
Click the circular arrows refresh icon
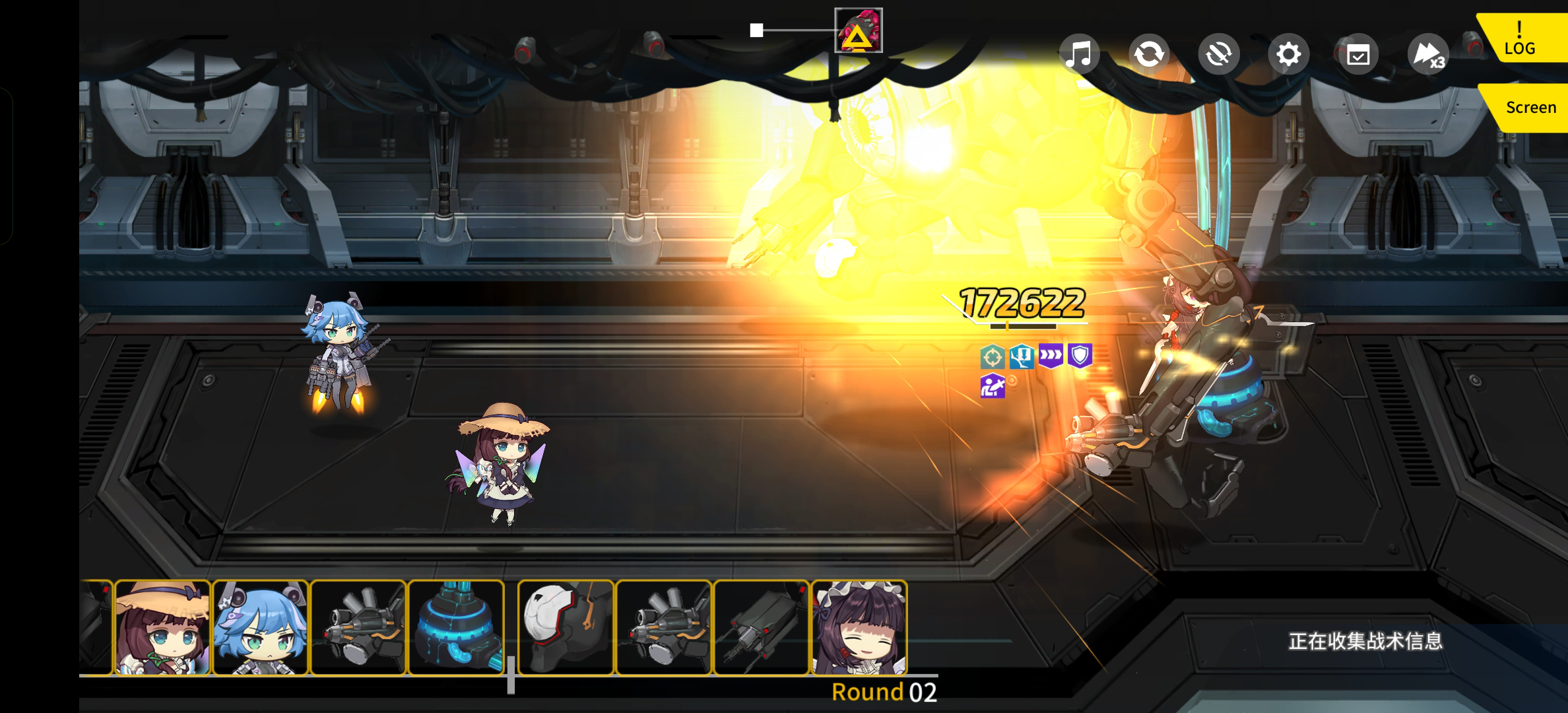pyautogui.click(x=1149, y=53)
